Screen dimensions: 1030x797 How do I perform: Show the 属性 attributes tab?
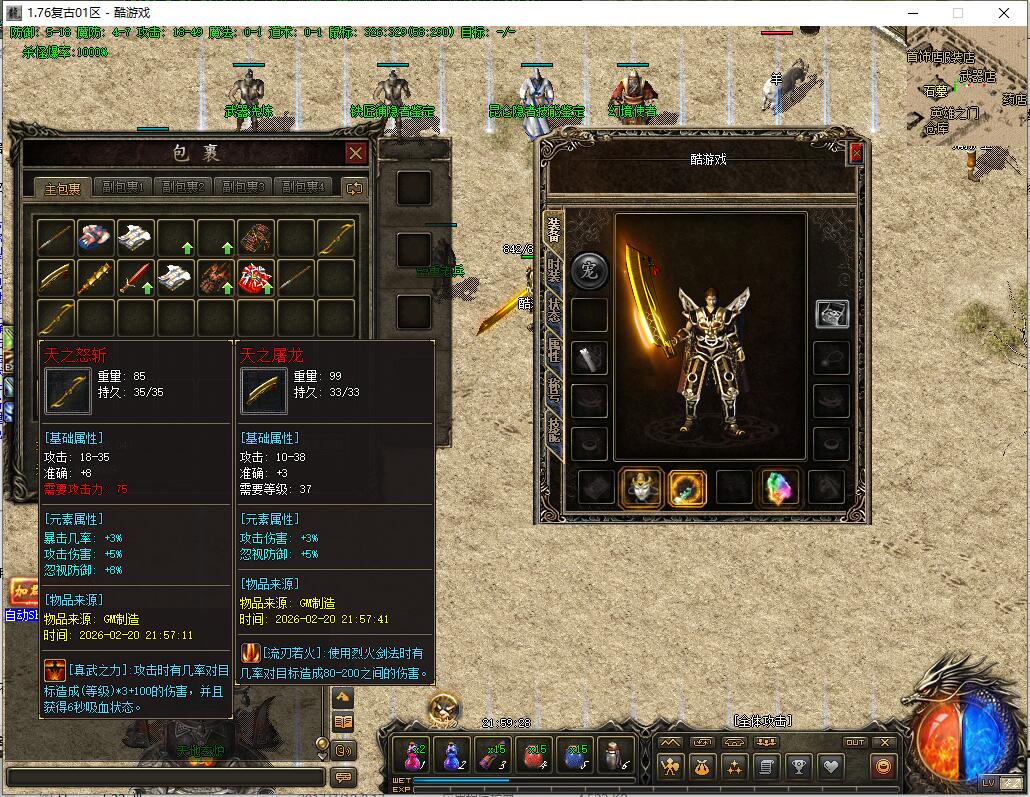point(553,350)
